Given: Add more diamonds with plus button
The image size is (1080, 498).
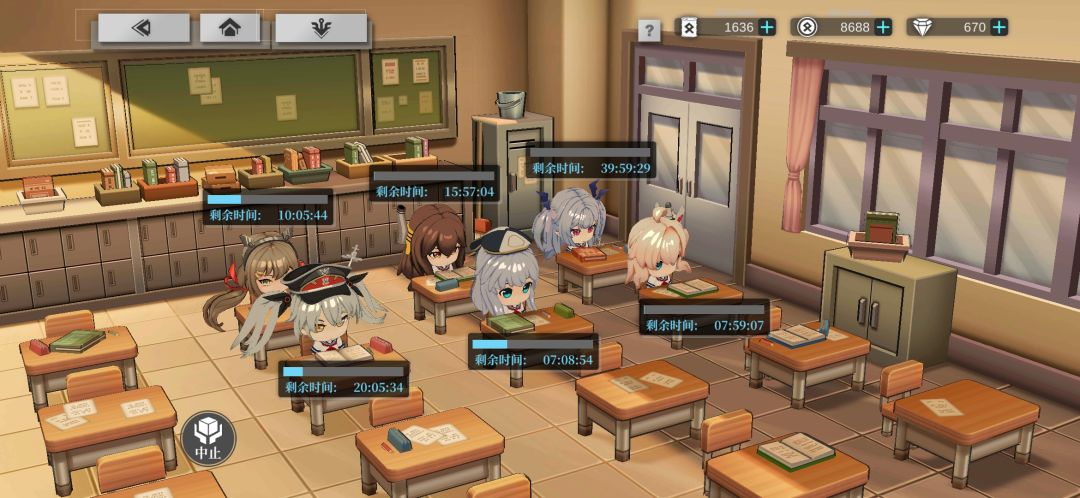Looking at the screenshot, I should click(999, 27).
